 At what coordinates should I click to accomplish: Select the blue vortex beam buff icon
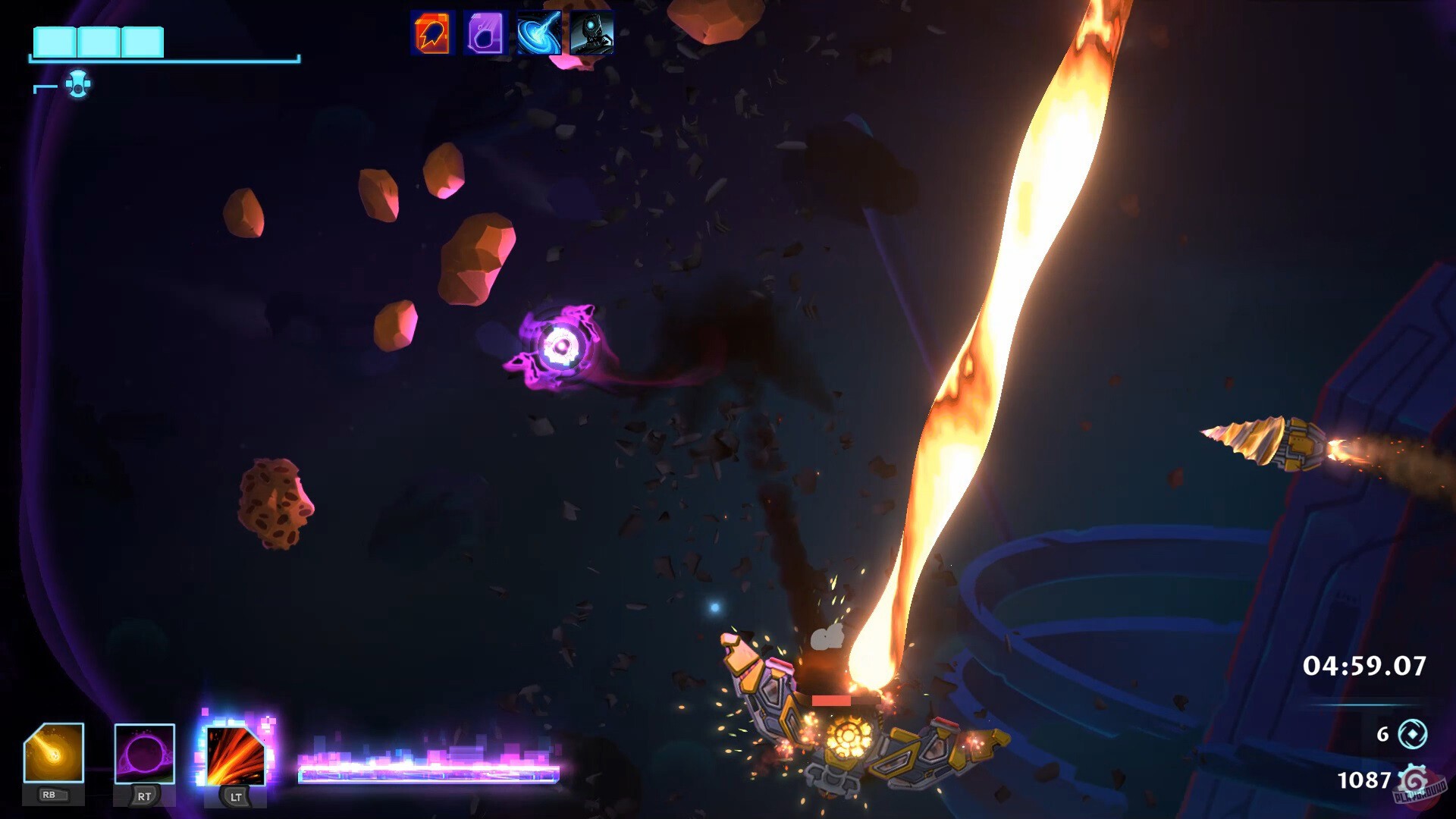pyautogui.click(x=538, y=33)
